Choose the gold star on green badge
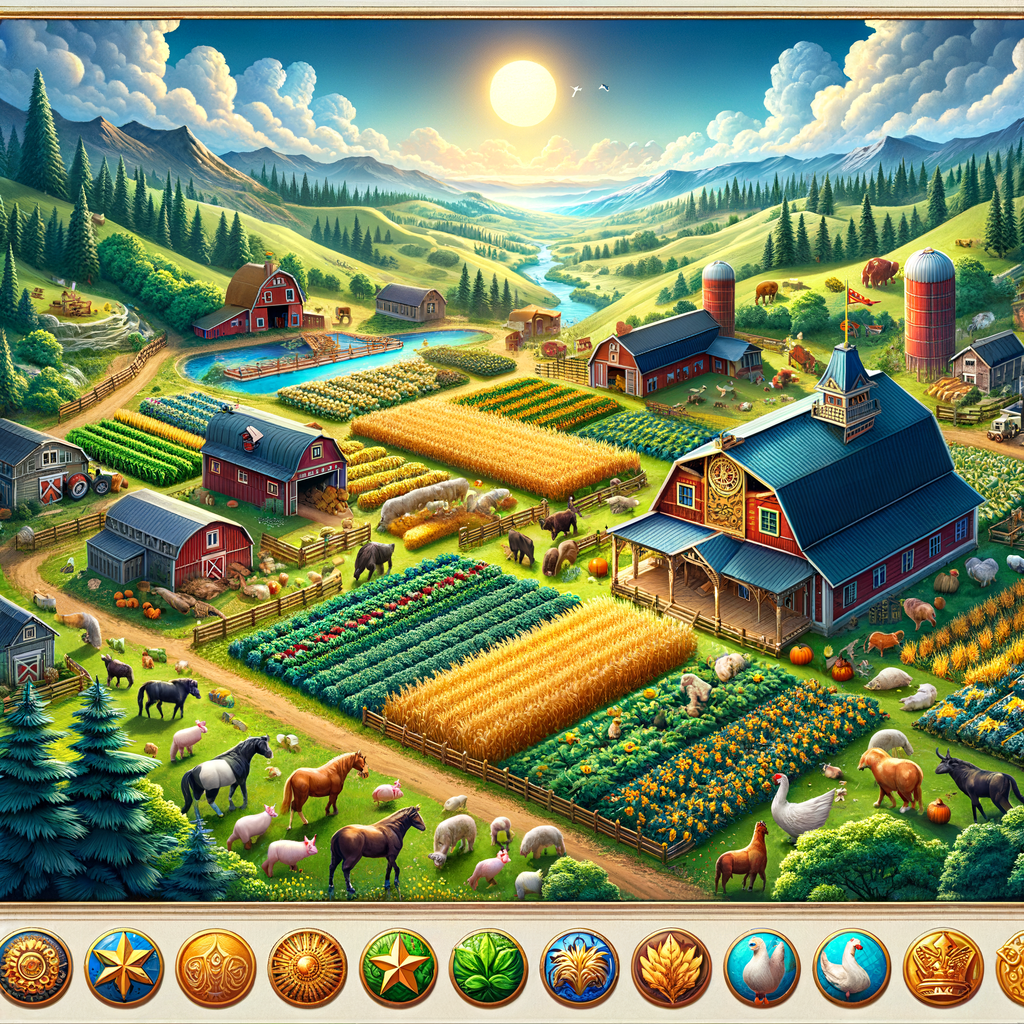Viewport: 1024px width, 1024px height. [x=398, y=967]
